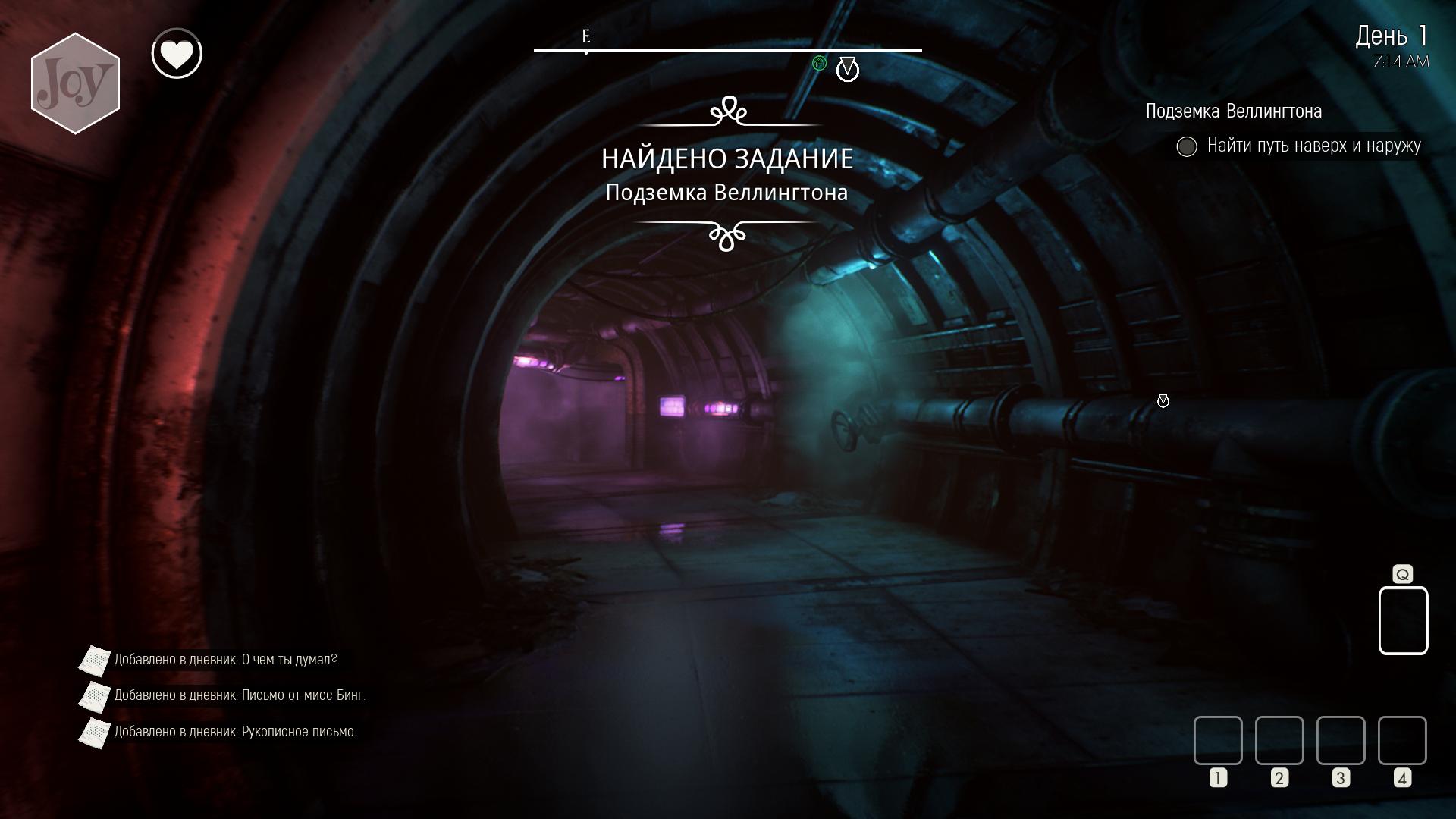The image size is (1456, 819).
Task: Select the empty Q quick-use slot
Action: (x=1403, y=620)
